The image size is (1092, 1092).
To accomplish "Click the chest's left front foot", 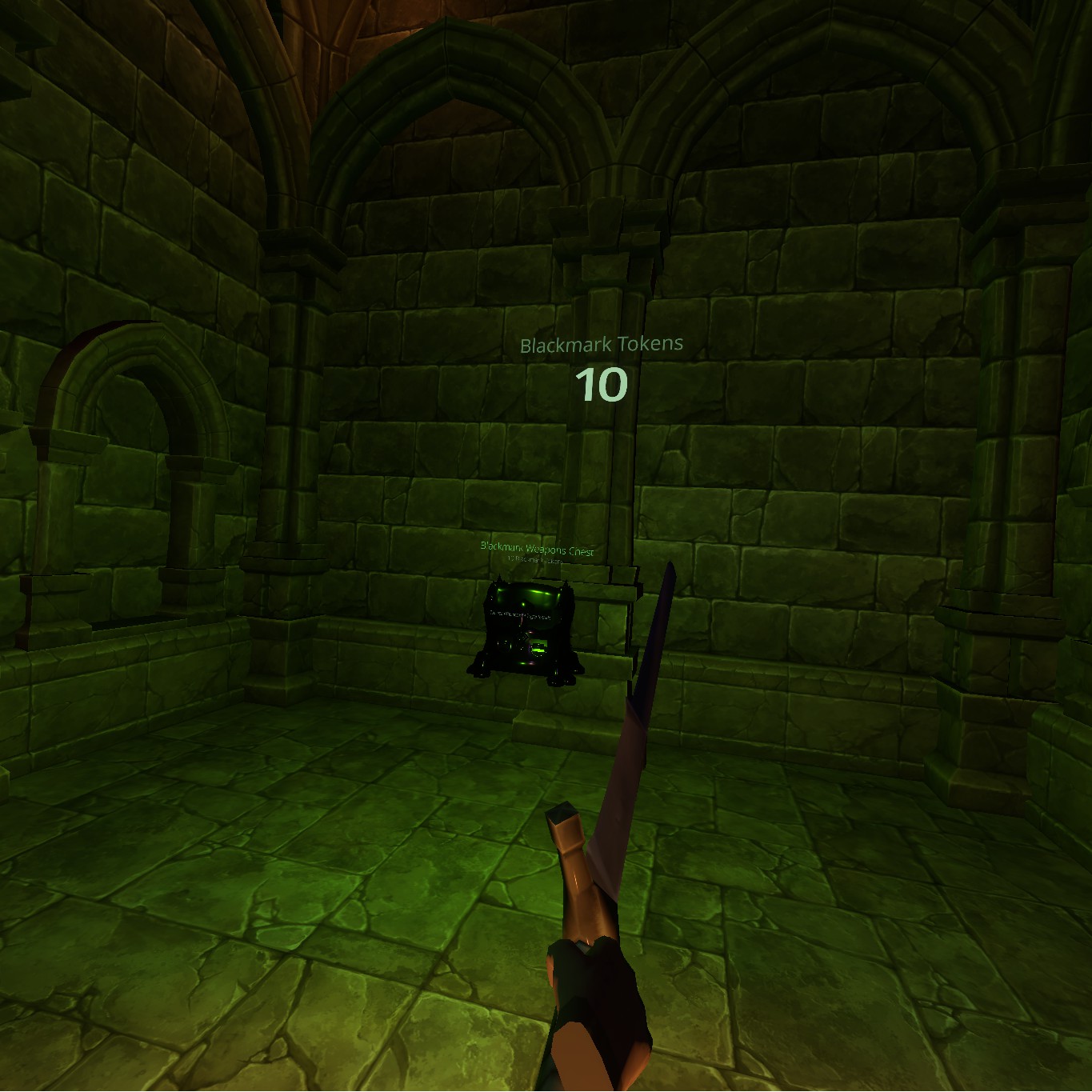I will pos(481,670).
